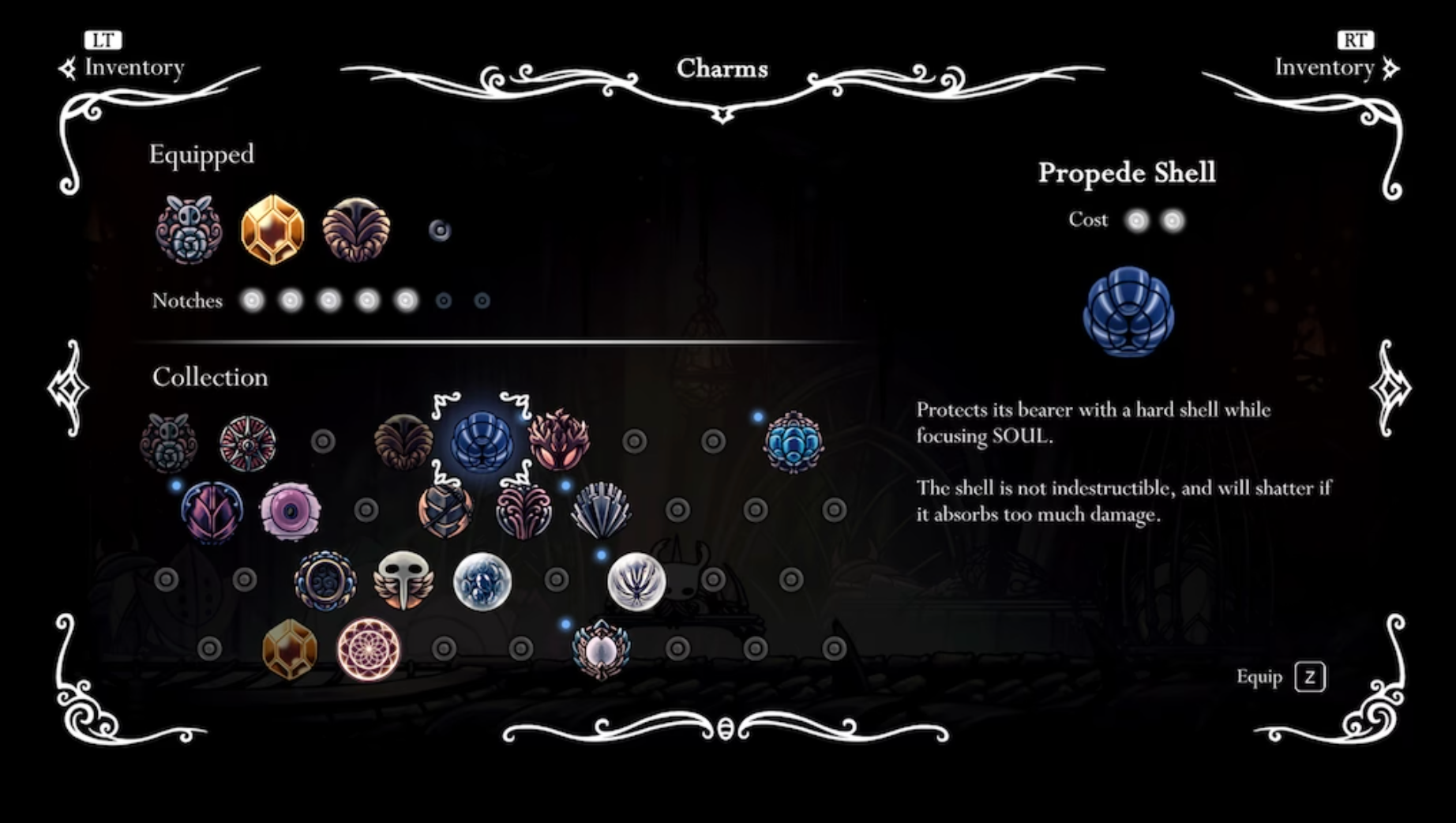
Task: Click the empty fourth equipped charm slot
Action: pyautogui.click(x=438, y=229)
